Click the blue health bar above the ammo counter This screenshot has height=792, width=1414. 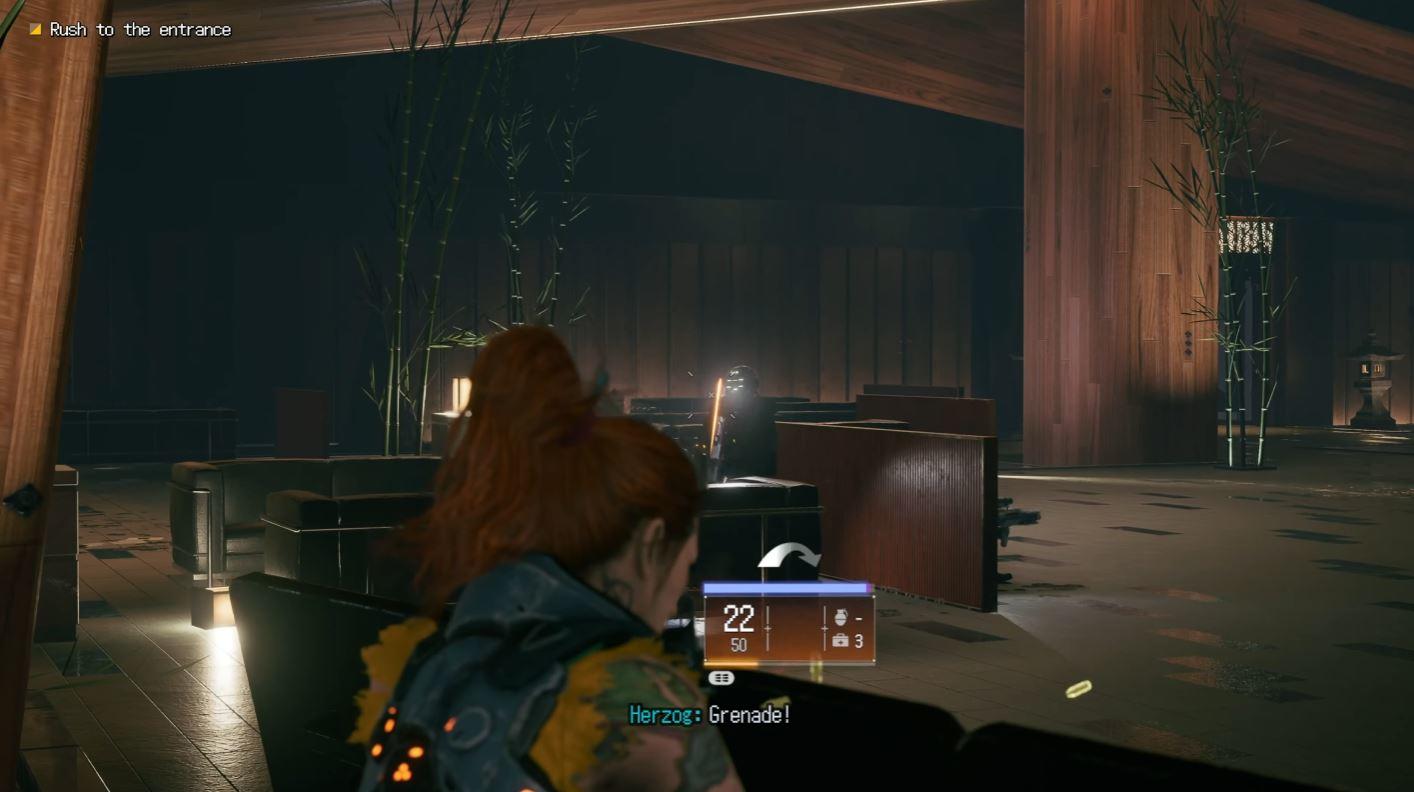(x=785, y=588)
